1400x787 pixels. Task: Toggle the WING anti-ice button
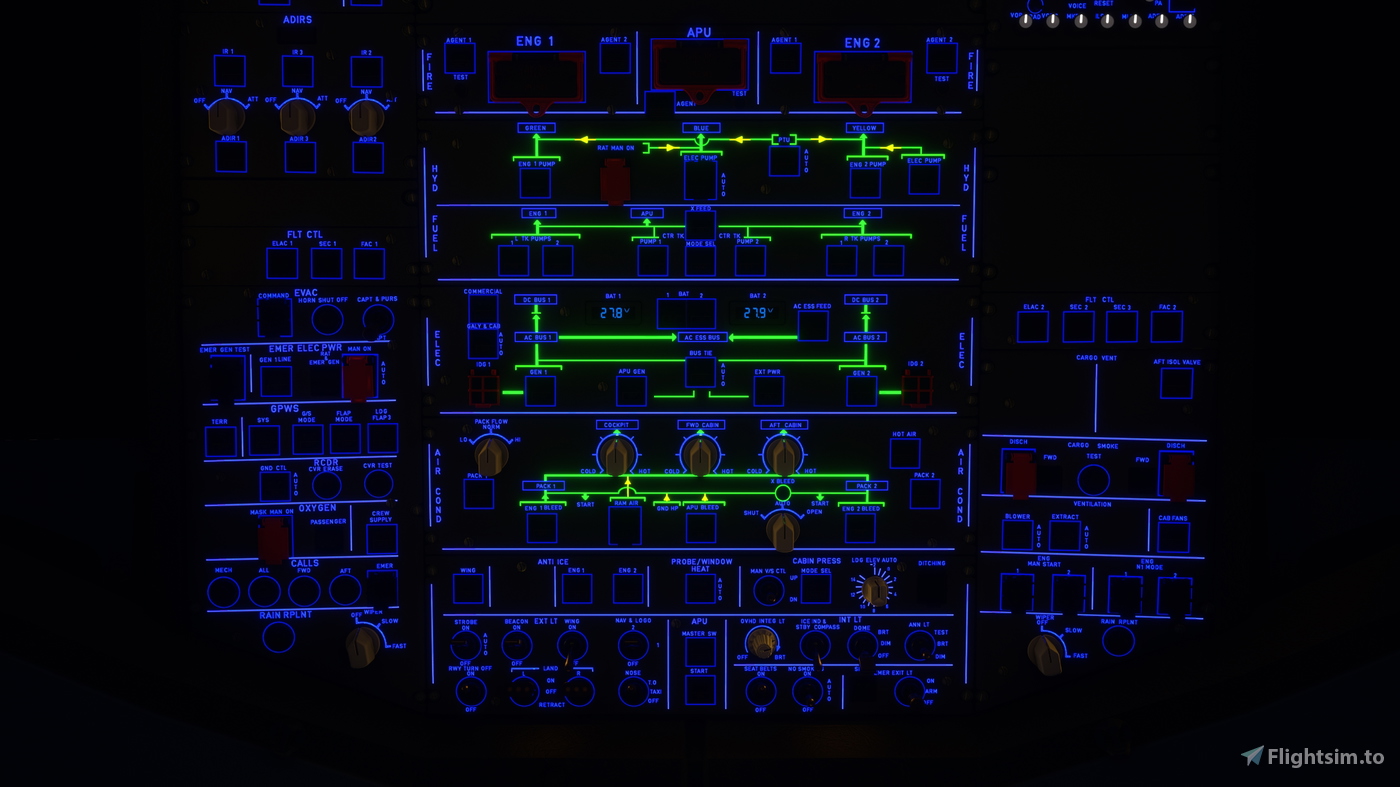pos(468,588)
